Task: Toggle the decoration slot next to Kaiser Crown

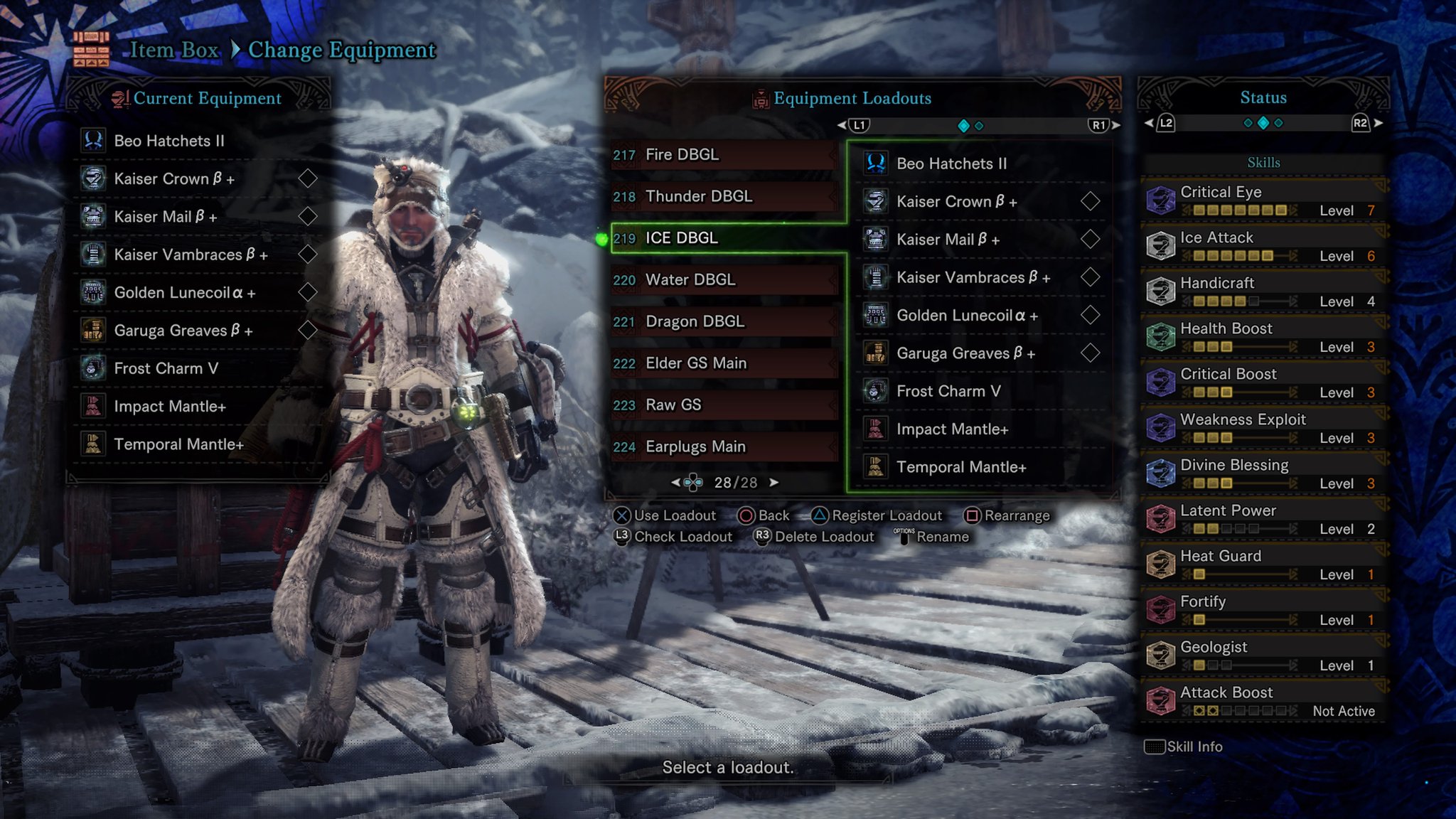Action: coord(309,178)
